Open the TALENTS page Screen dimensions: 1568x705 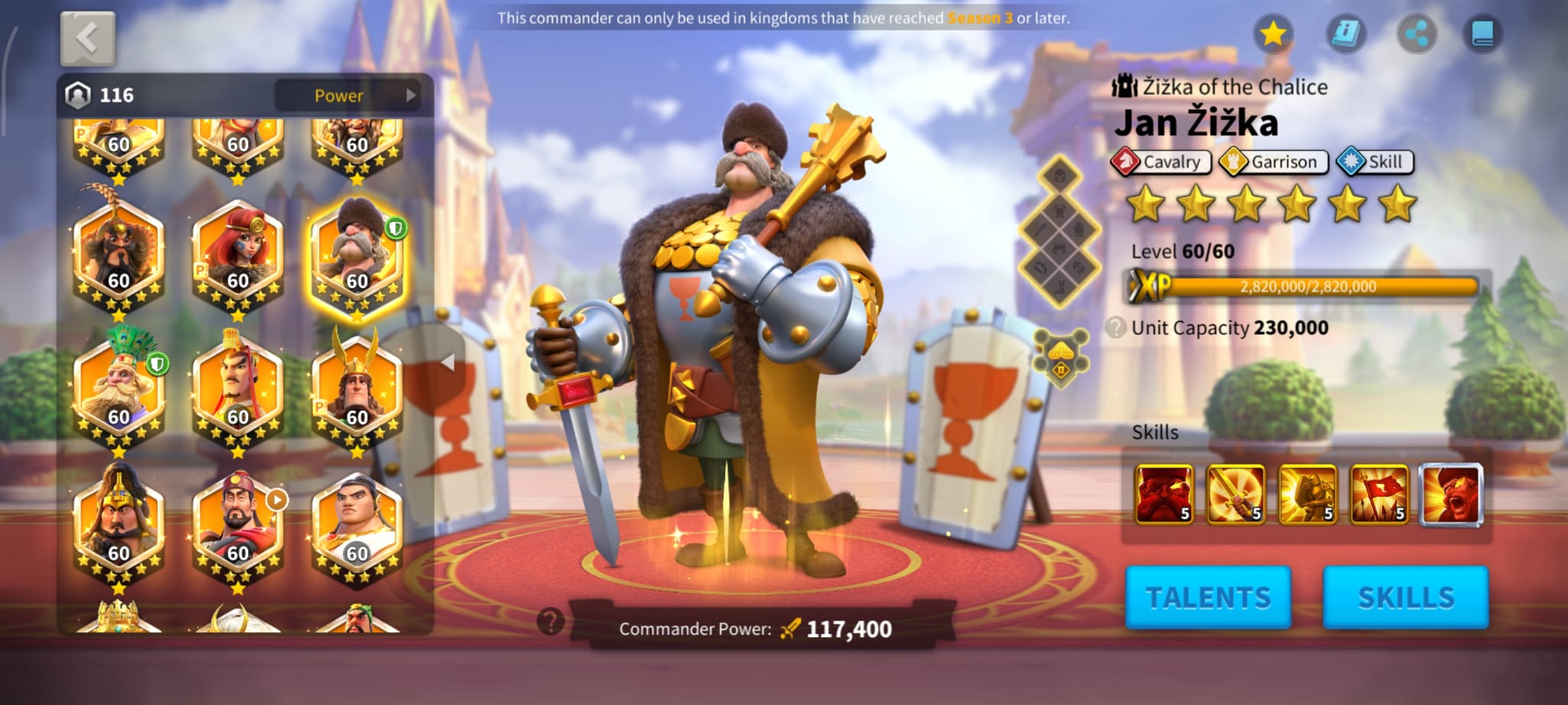(1207, 597)
